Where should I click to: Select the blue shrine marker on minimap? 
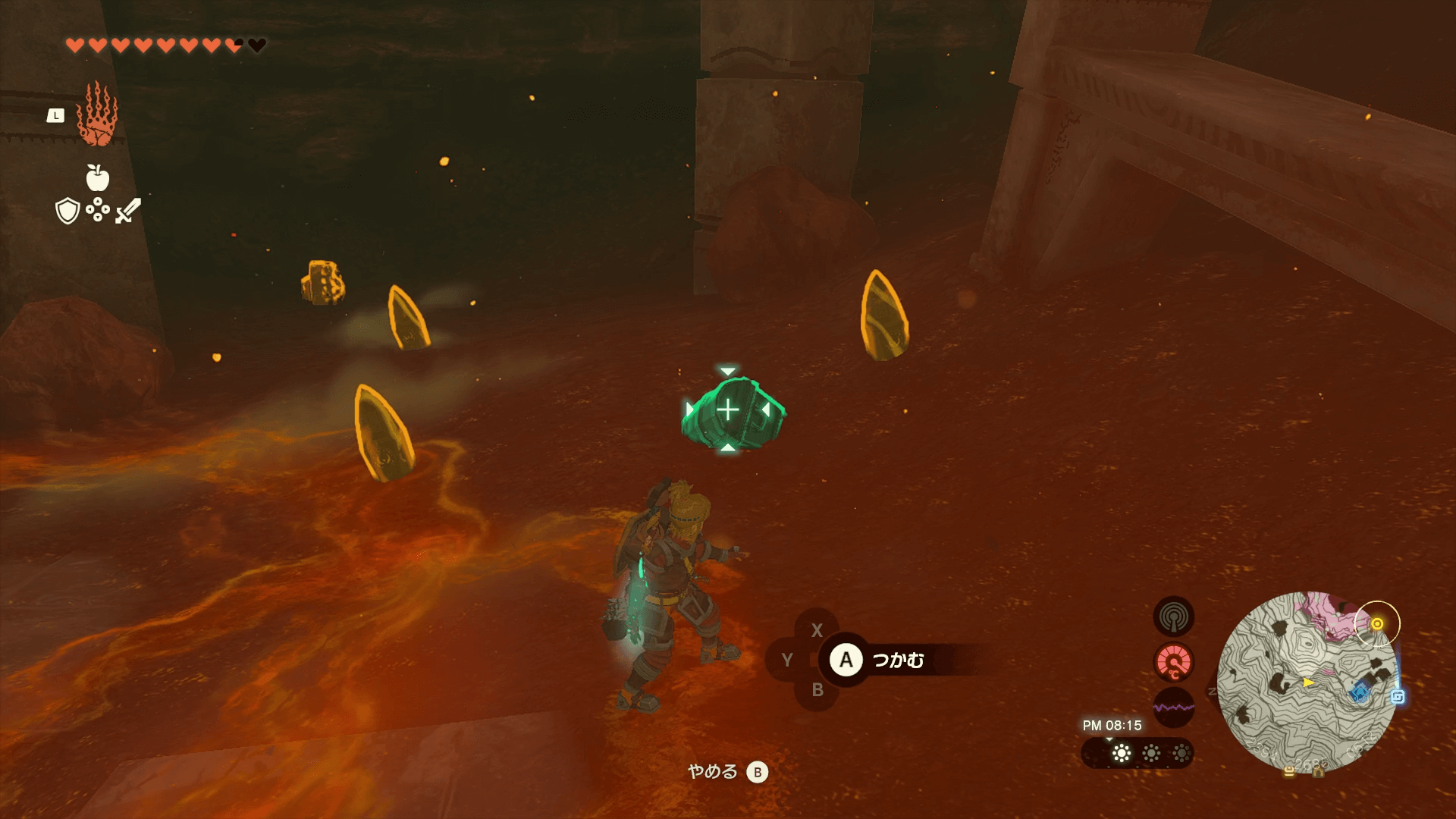(x=1360, y=692)
